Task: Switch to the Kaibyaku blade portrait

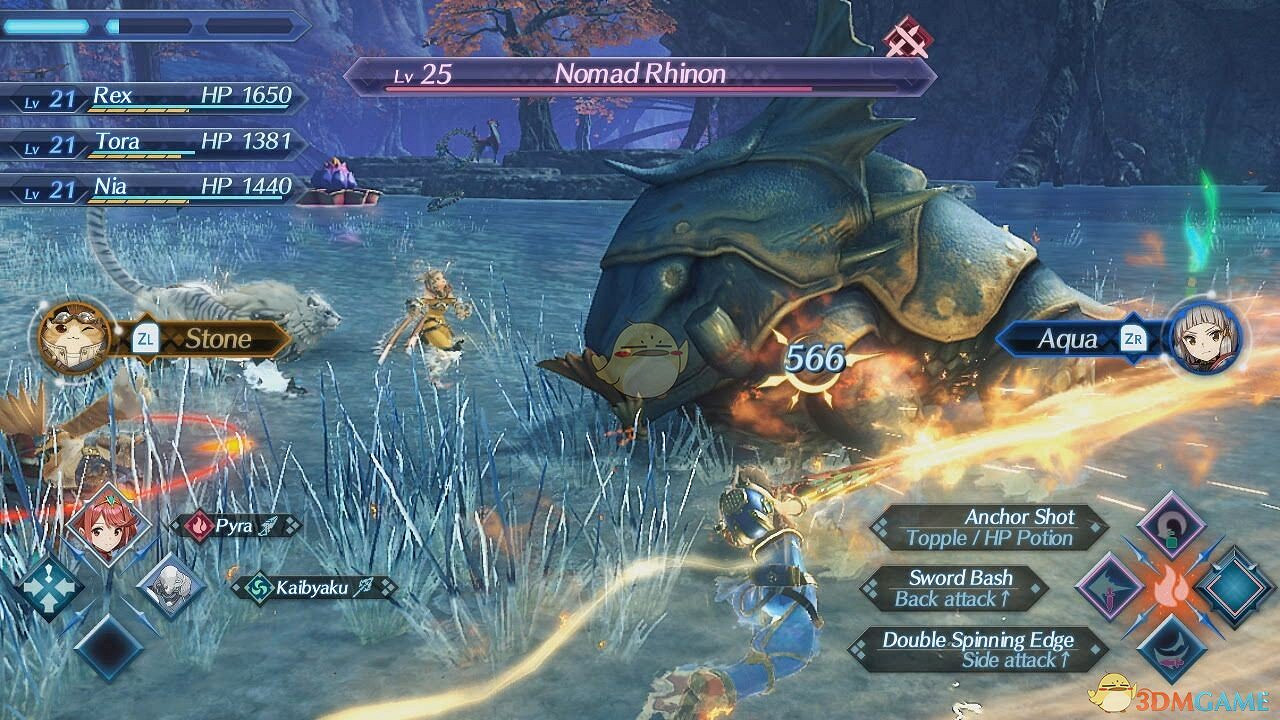Action: 169,585
